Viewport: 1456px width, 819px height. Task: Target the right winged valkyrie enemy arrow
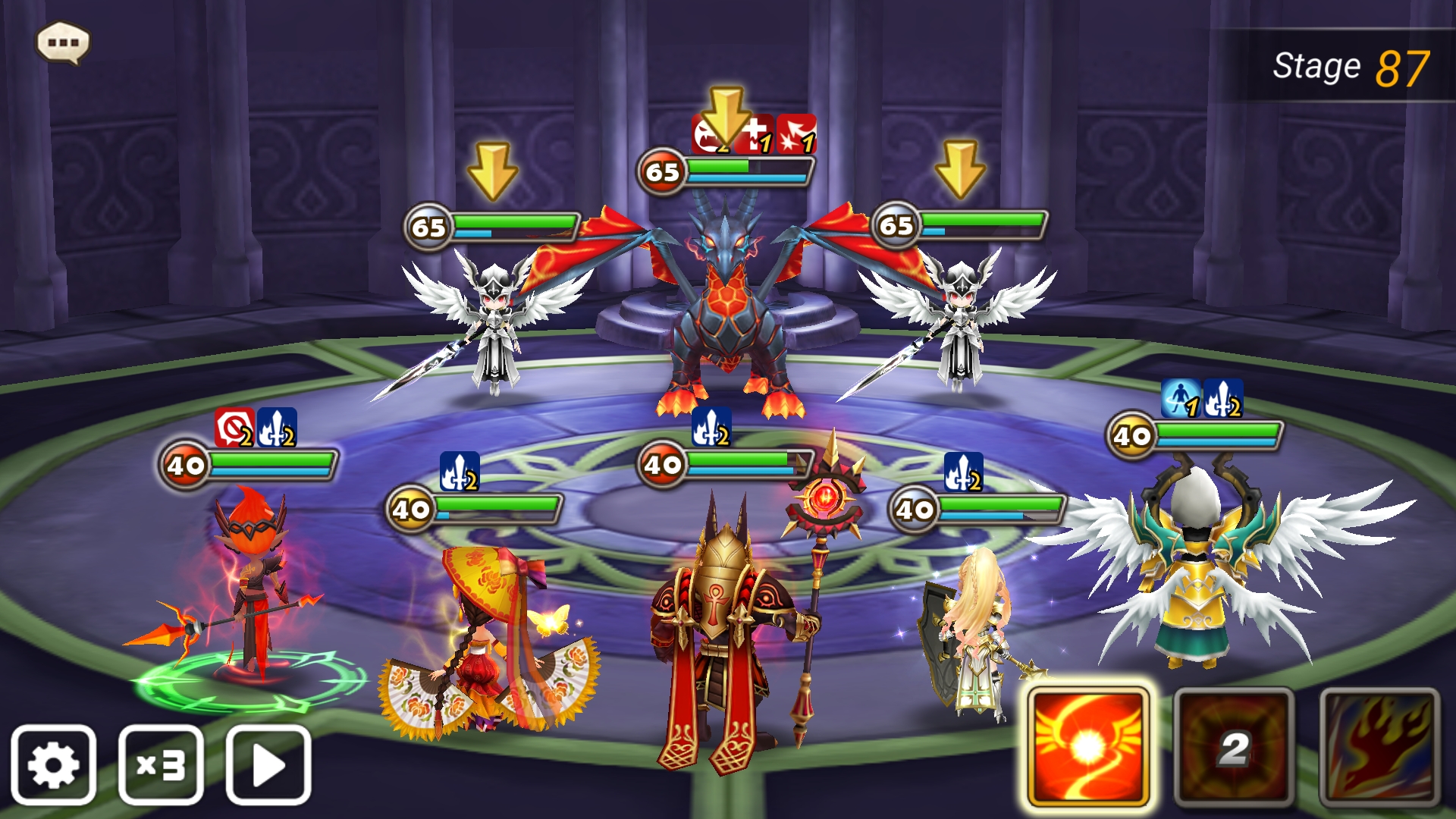pos(959,168)
